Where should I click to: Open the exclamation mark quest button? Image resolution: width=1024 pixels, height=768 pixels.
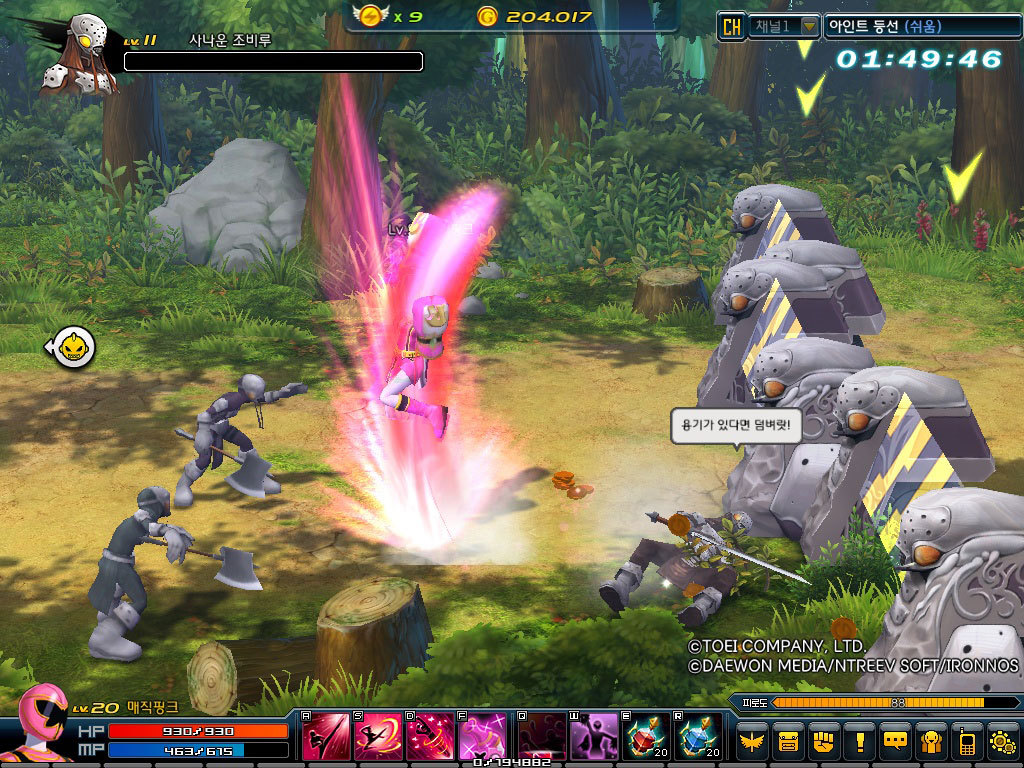(859, 741)
